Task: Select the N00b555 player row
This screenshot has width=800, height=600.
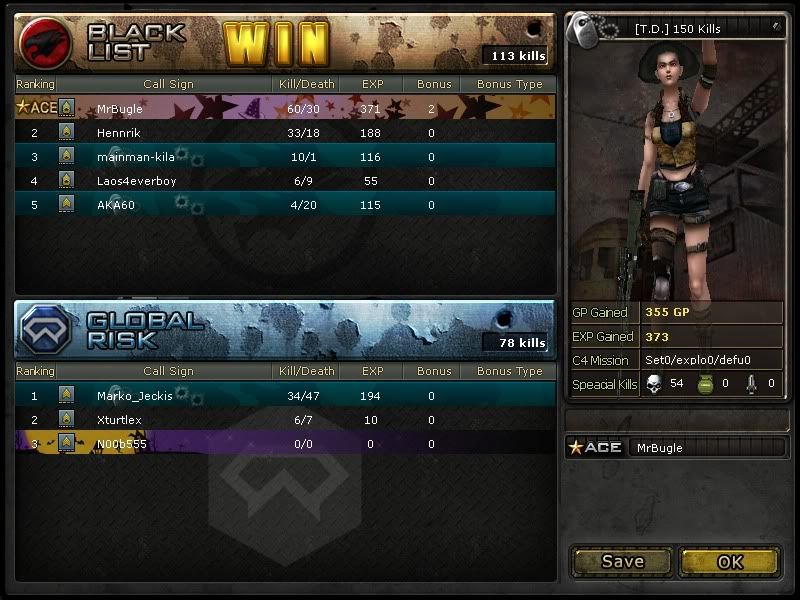Action: pos(285,444)
